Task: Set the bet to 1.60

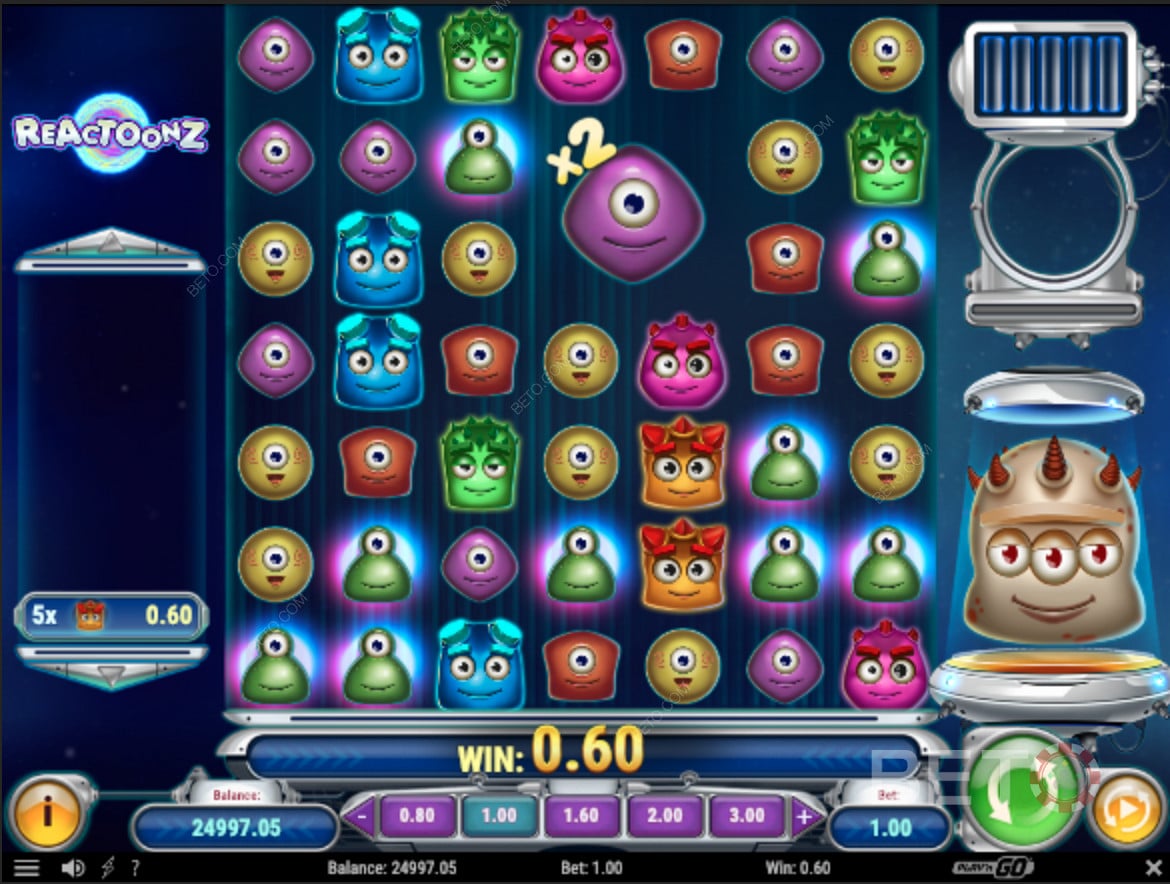Action: coord(582,815)
